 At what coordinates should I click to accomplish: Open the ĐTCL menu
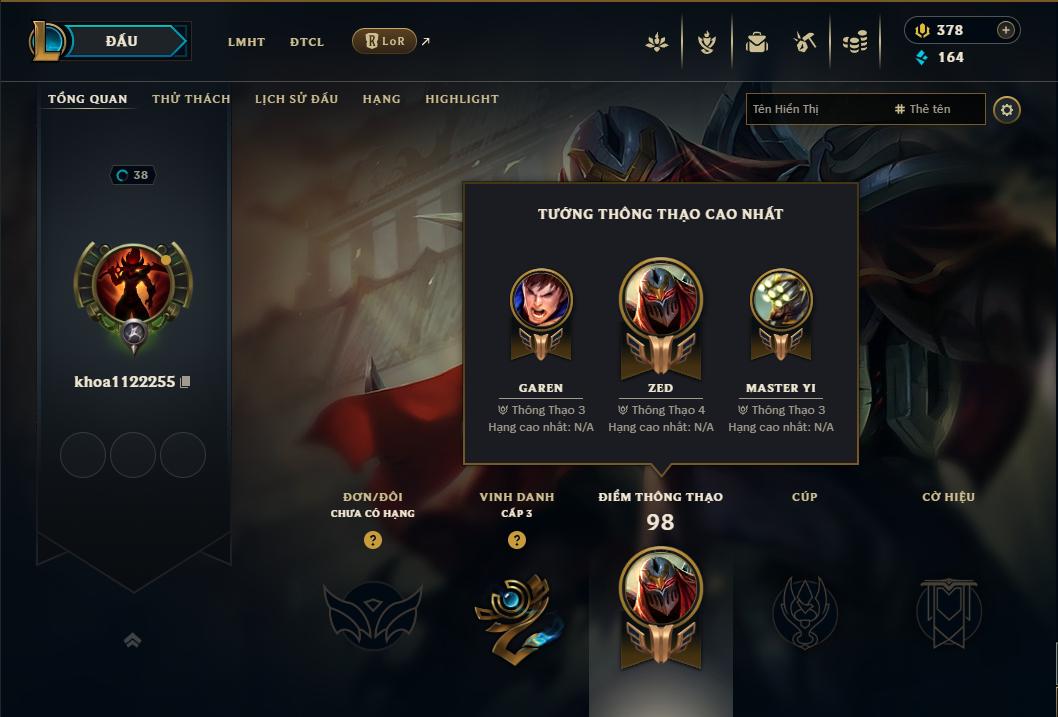[x=307, y=42]
